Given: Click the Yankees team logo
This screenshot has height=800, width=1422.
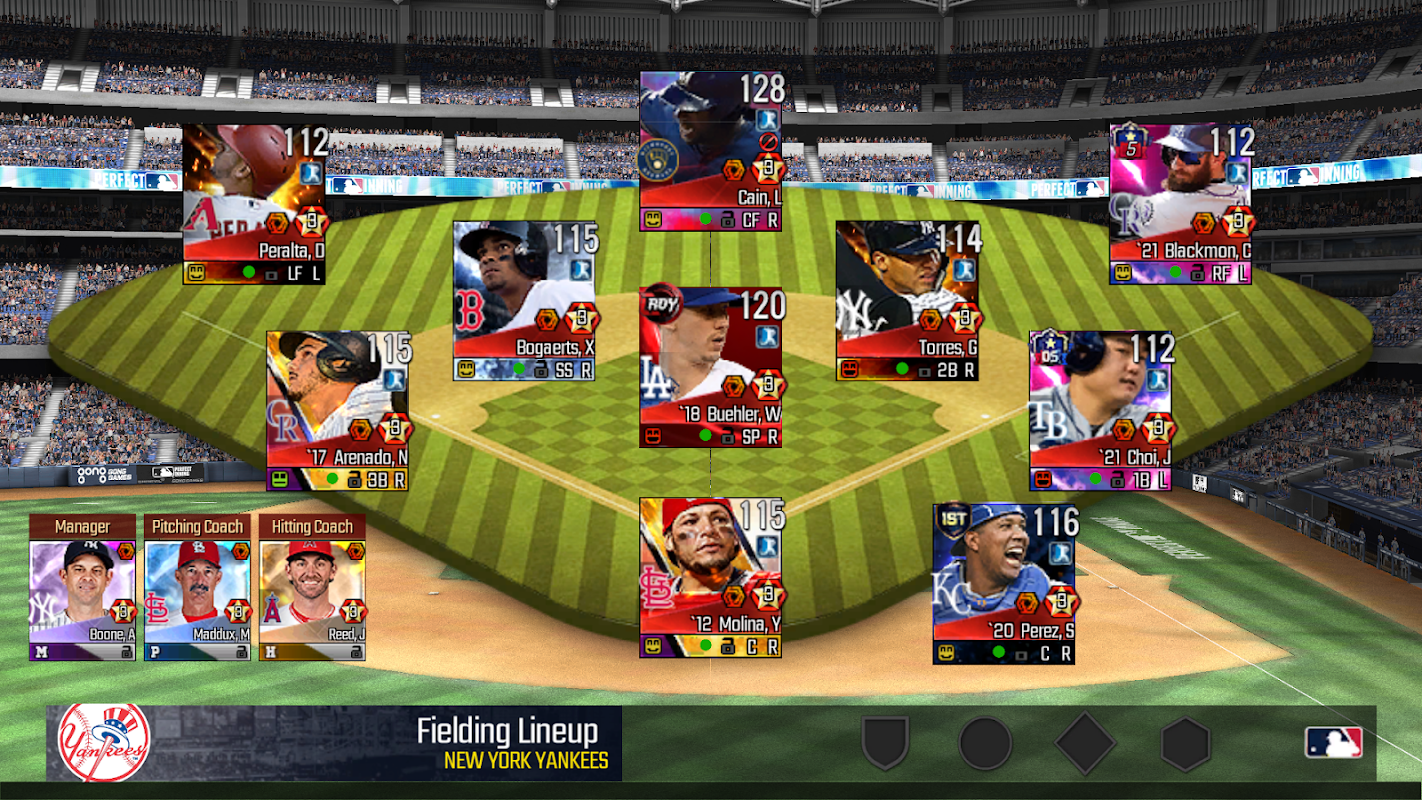Looking at the screenshot, I should [x=103, y=743].
